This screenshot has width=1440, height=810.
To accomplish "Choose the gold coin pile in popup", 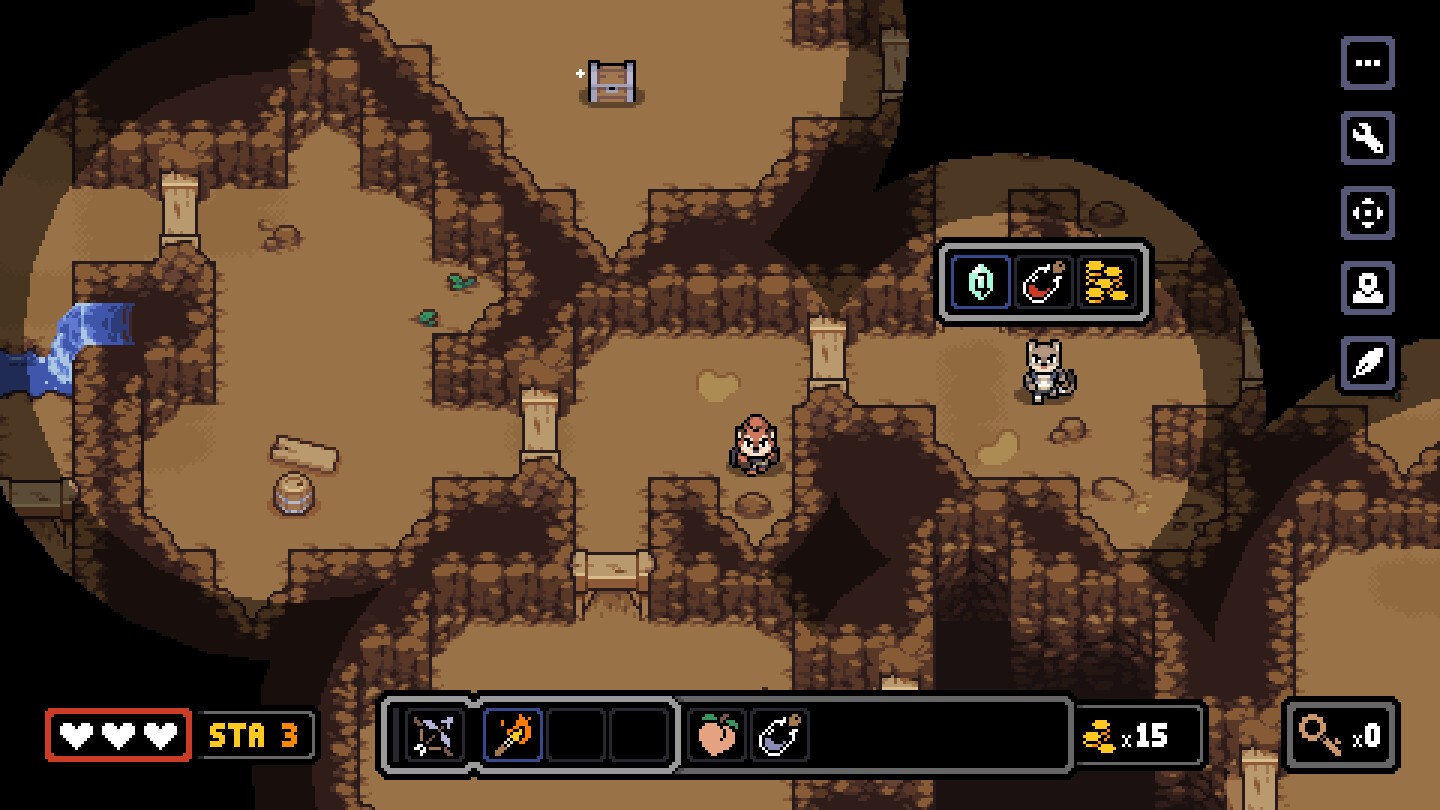I will pos(1107,283).
